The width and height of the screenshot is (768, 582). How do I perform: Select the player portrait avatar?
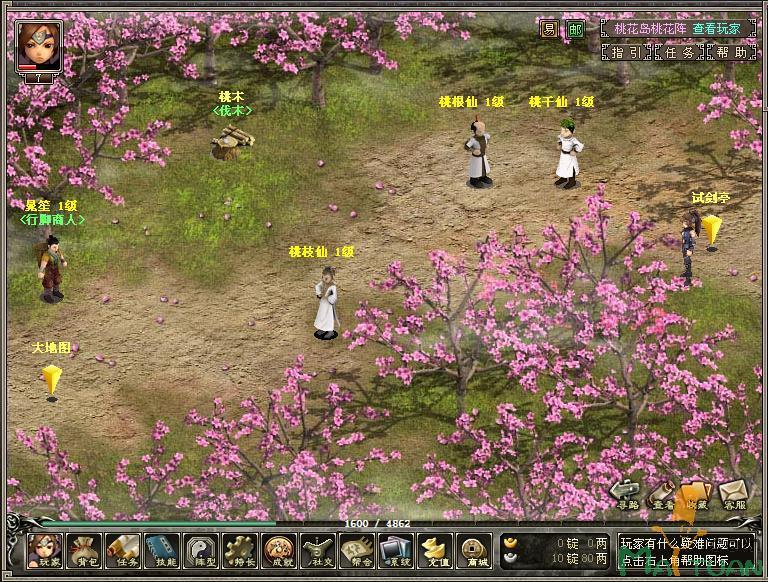37,42
